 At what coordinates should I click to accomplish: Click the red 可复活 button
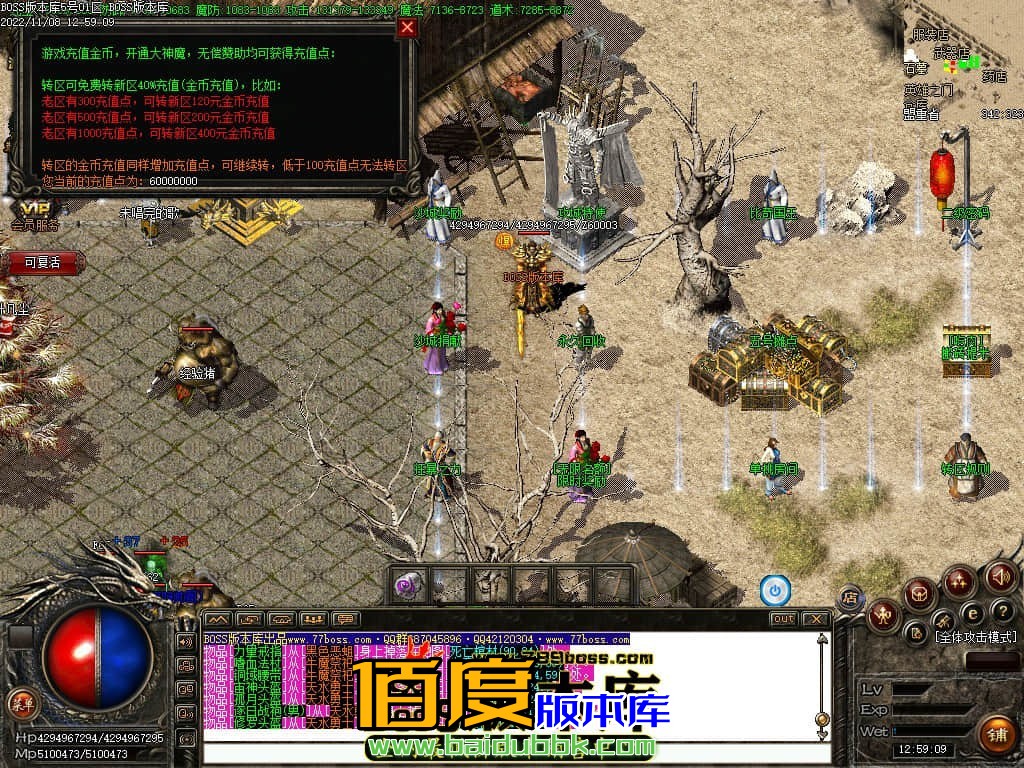tap(42, 262)
